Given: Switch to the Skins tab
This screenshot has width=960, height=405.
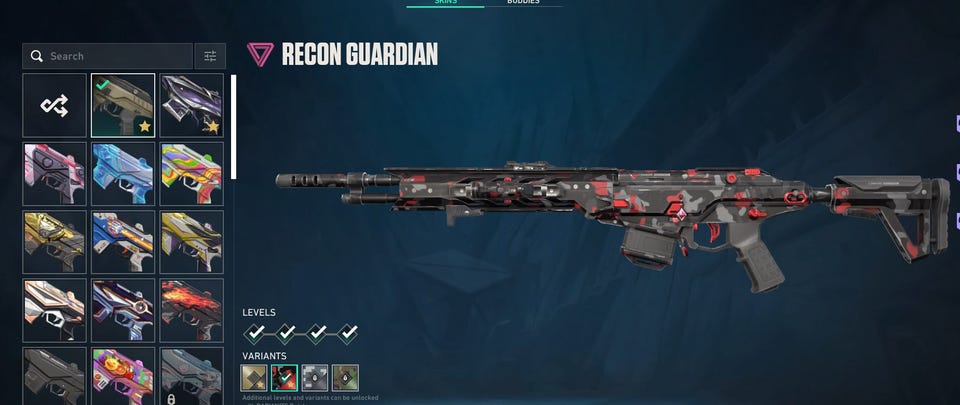Looking at the screenshot, I should click(444, 2).
